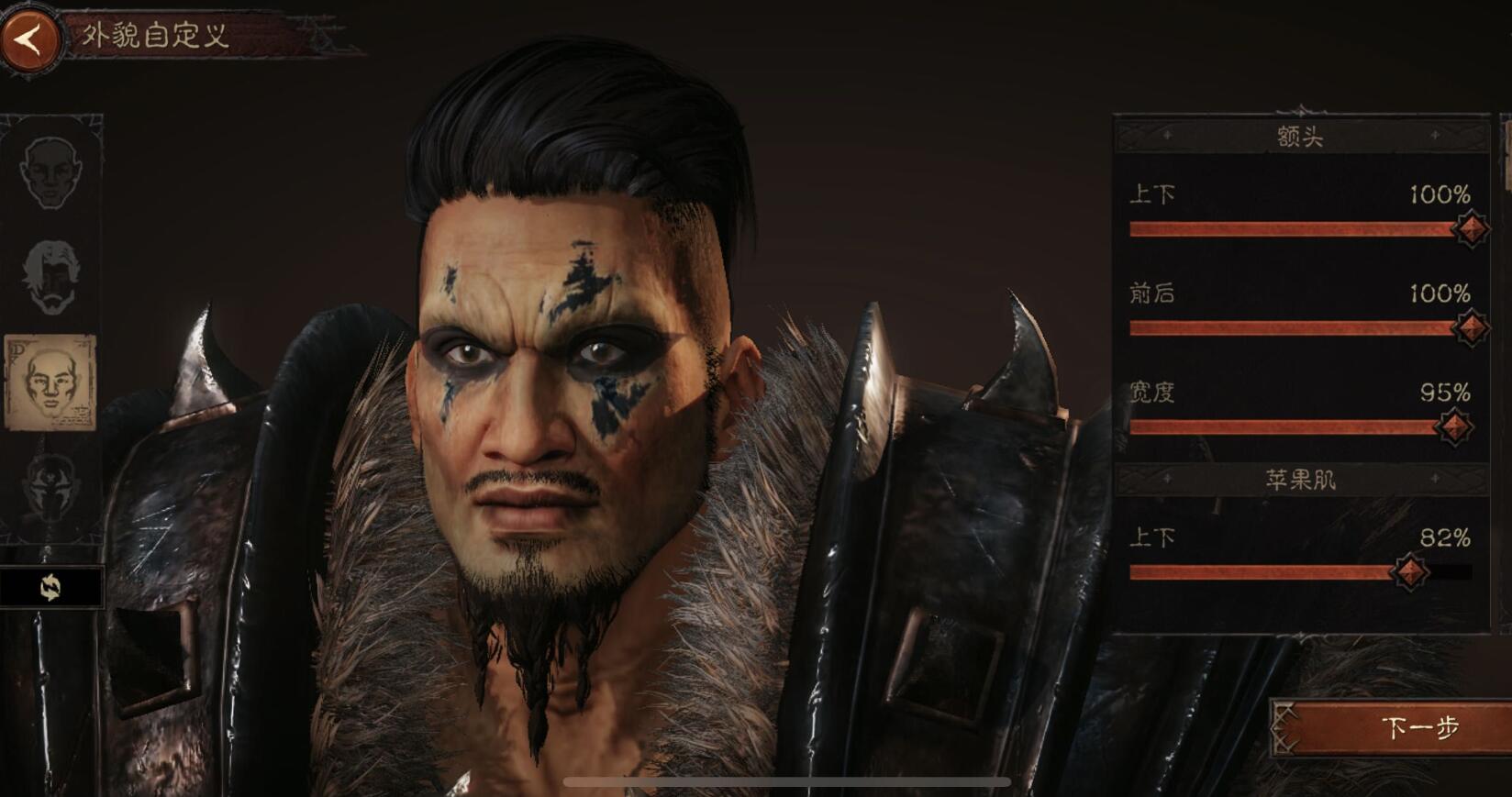
Task: Adjust the forehead 上下 slider
Action: [1471, 228]
